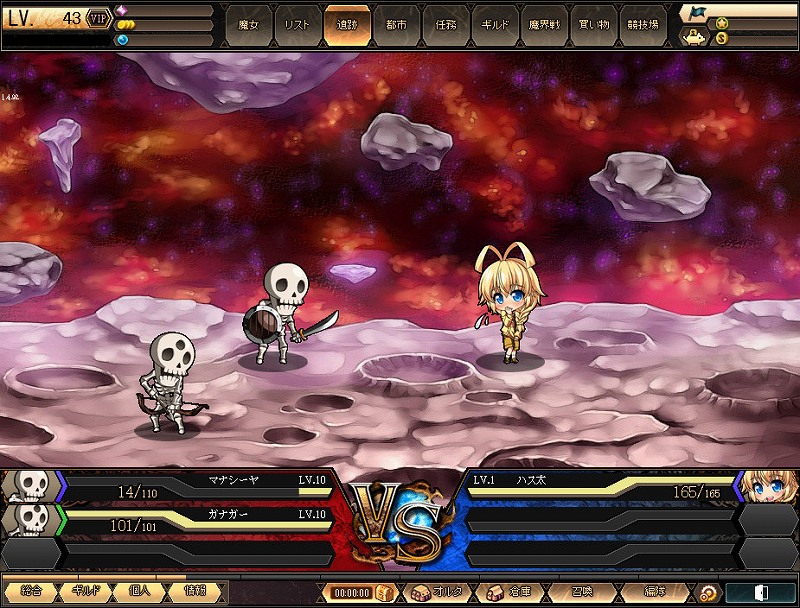
Task: Open the 買い物 (Shop) menu
Action: (594, 24)
